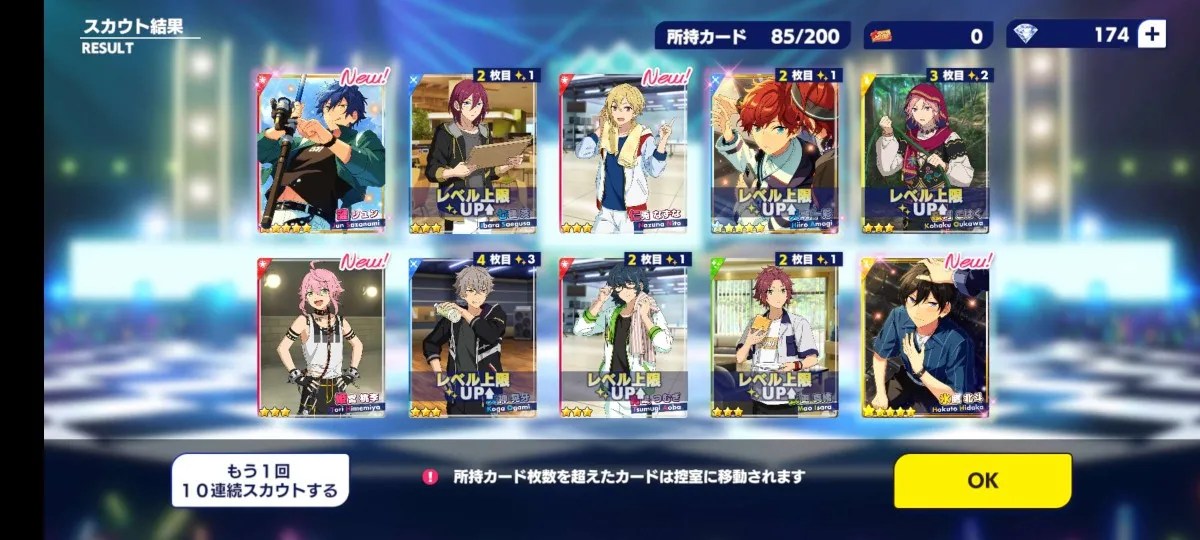
Task: Confirm results with the yellow OK button
Action: [x=982, y=480]
